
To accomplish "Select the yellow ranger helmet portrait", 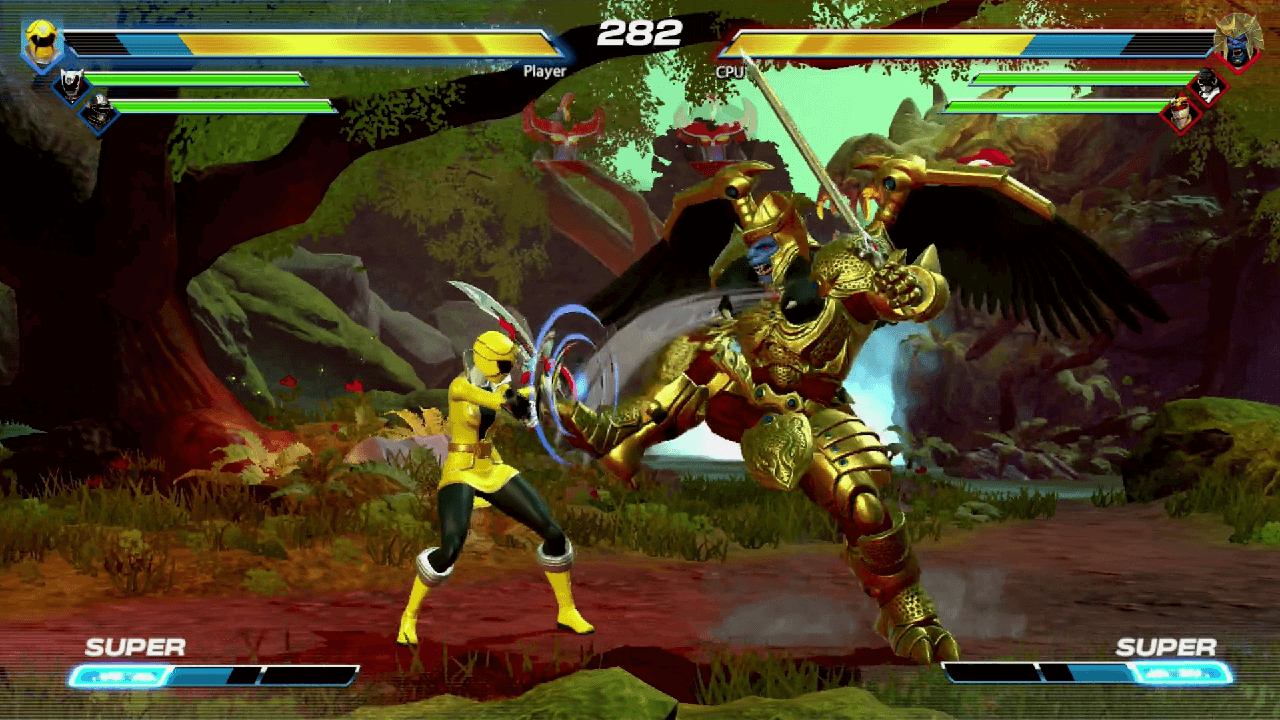I will (x=42, y=44).
